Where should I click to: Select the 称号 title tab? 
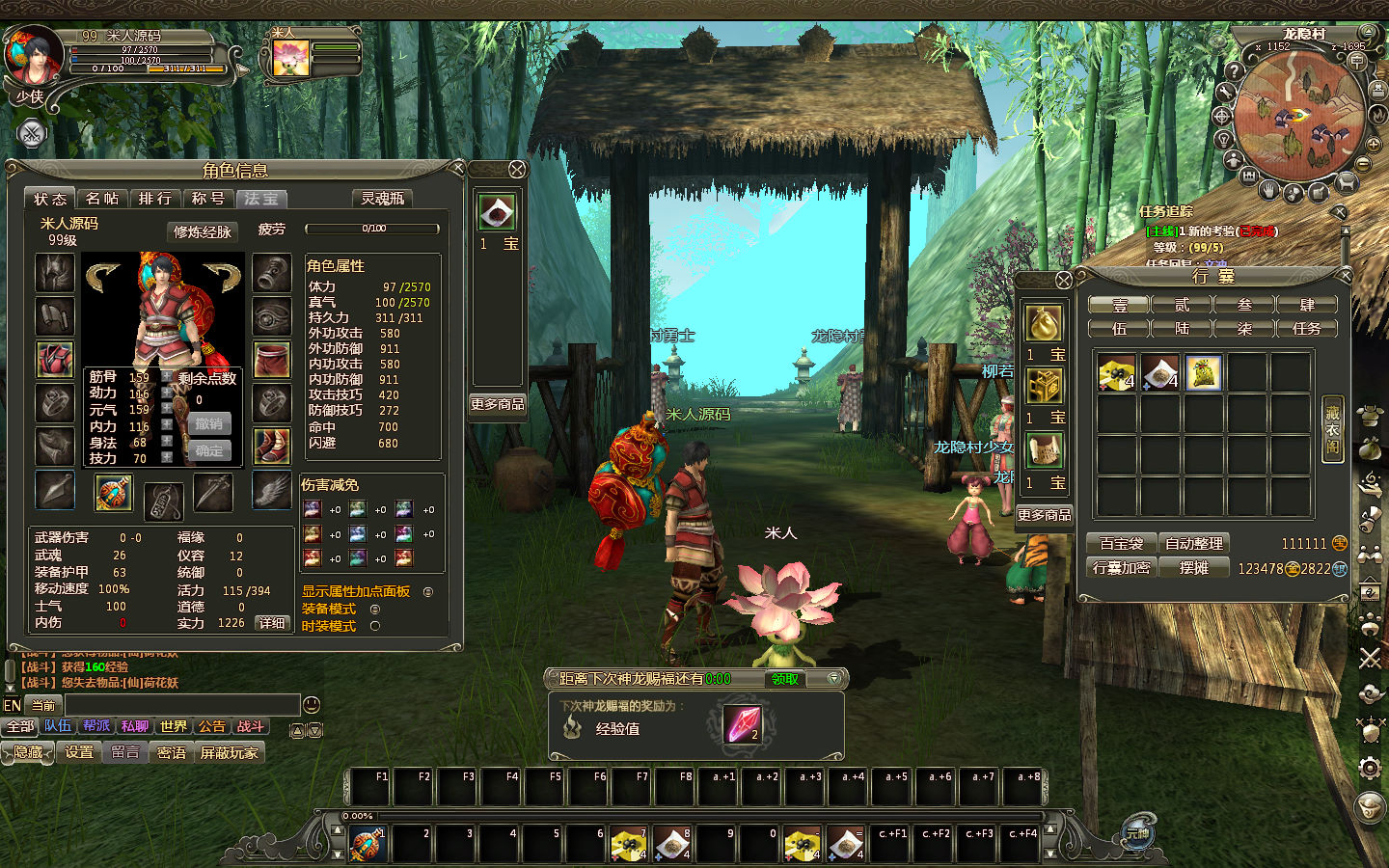[207, 199]
